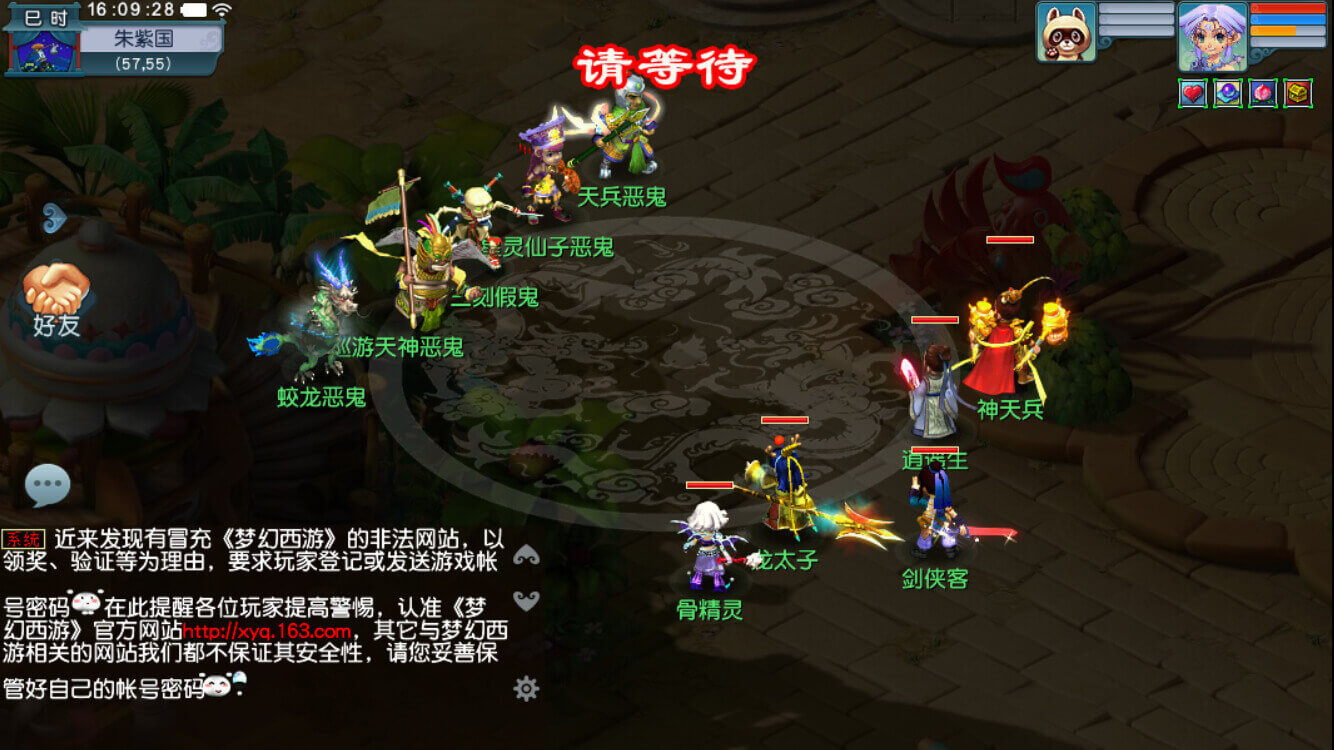Follow the xyq.163.com link in chat
The height and width of the screenshot is (750, 1334).
(267, 632)
